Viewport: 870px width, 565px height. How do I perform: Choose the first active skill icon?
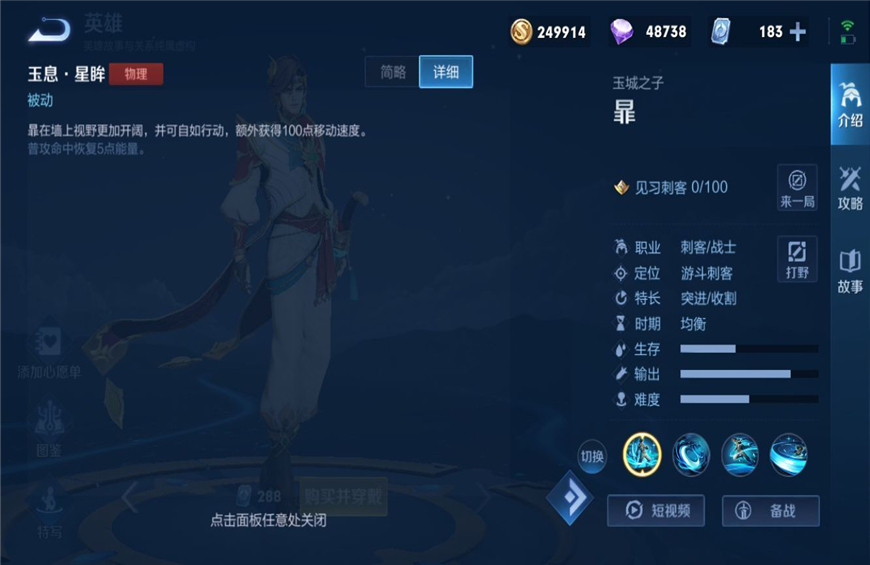tap(691, 455)
